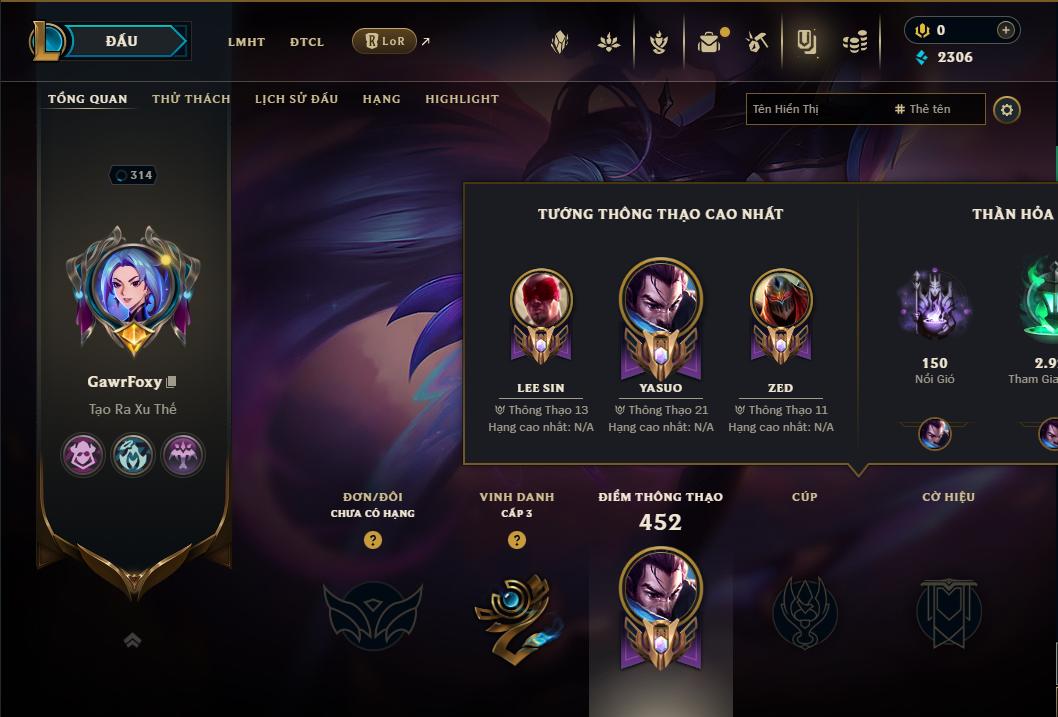Open the LMHT game mode tab
This screenshot has height=717, width=1058.
click(x=246, y=42)
